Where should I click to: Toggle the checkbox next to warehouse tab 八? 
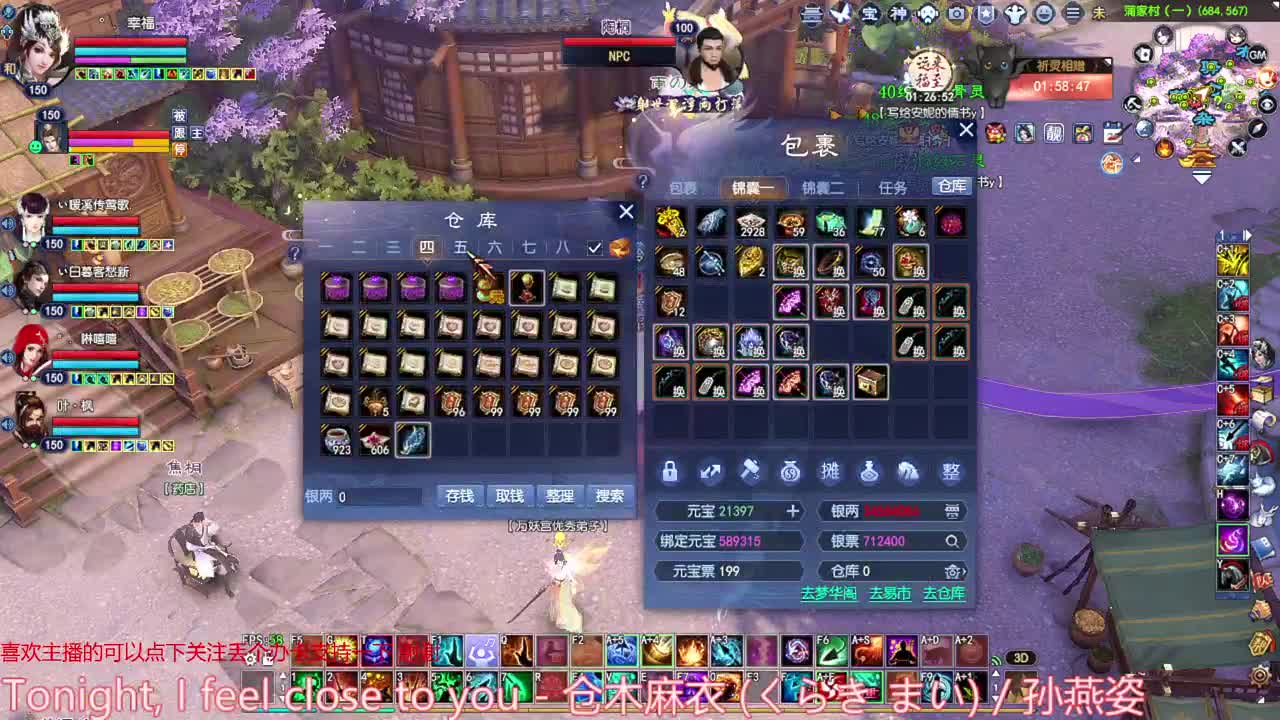pos(593,246)
